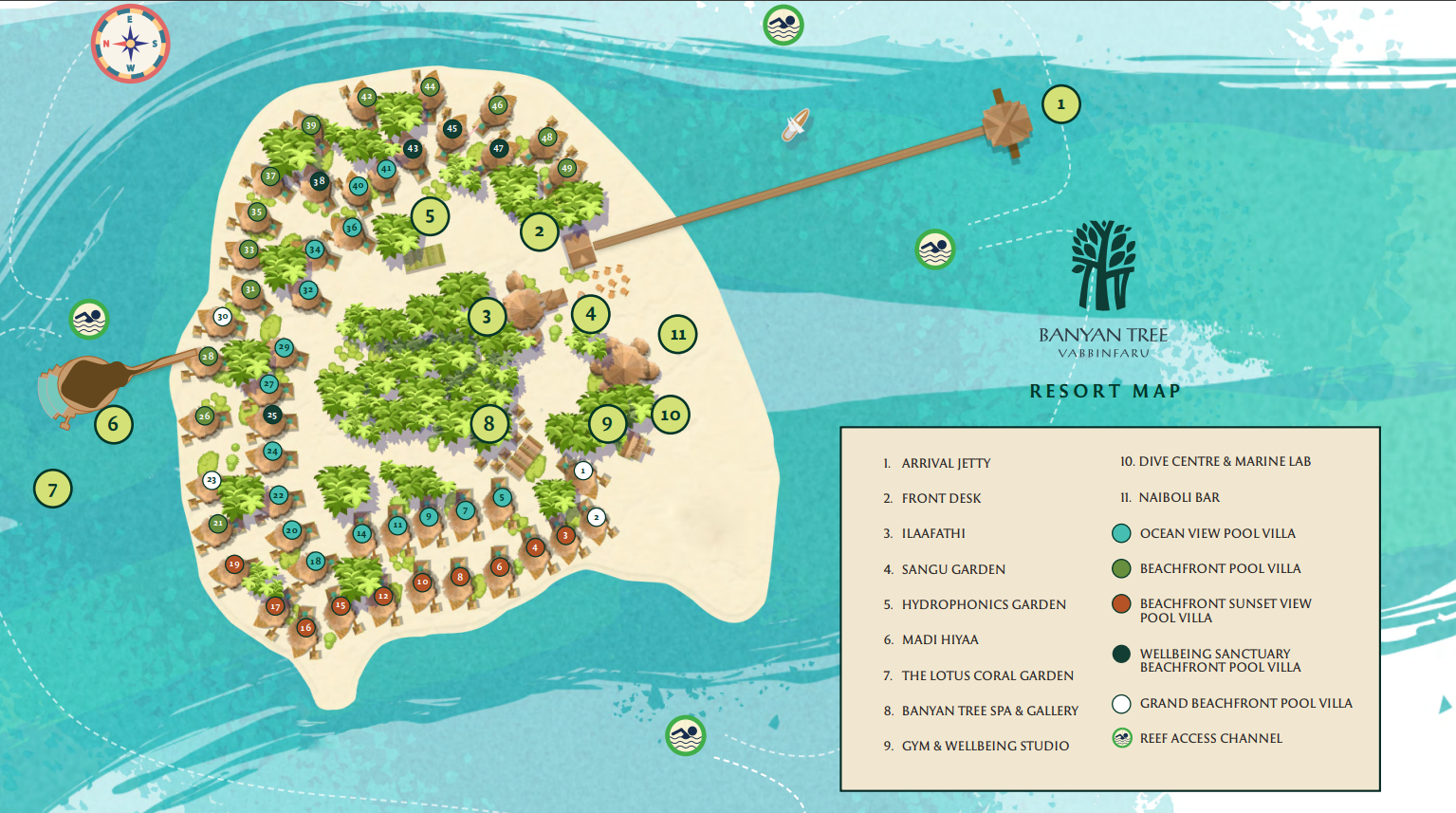
Task: Click the compass rose on the map
Action: [131, 44]
